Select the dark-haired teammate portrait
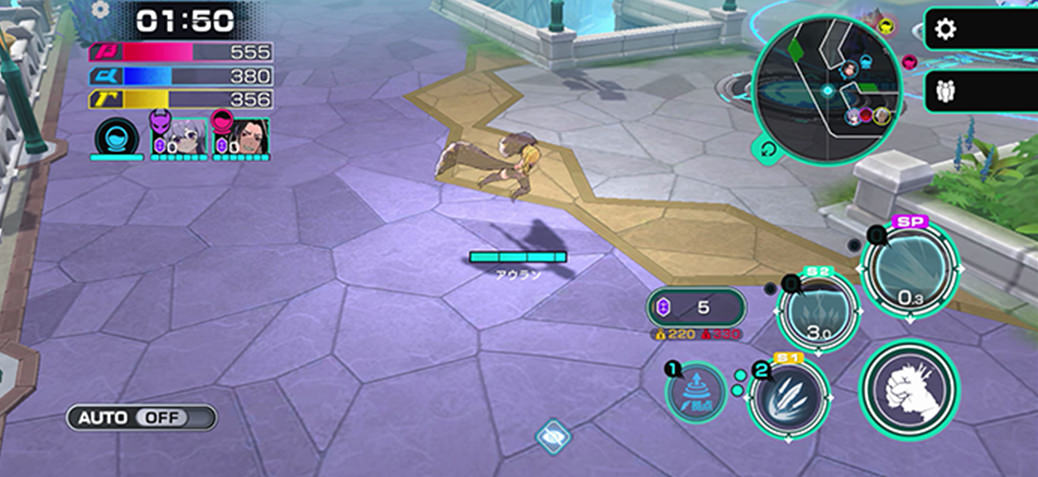The image size is (1038, 477). tap(241, 137)
